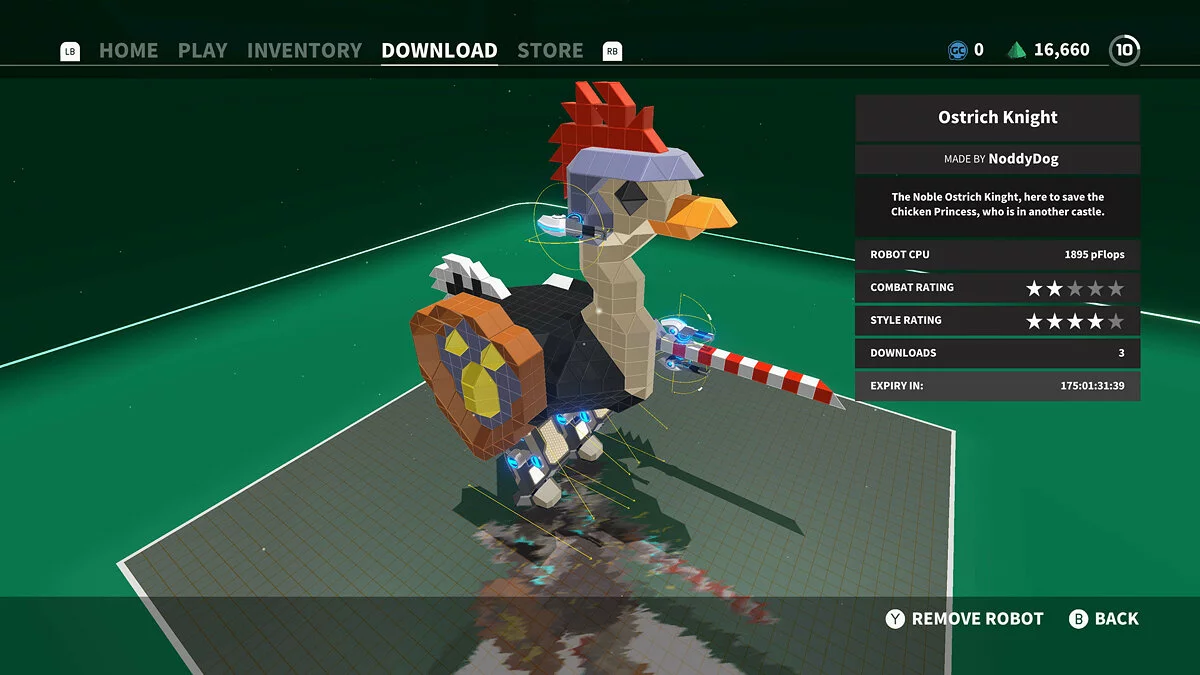The width and height of the screenshot is (1200, 675).
Task: Switch to the HOME tab
Action: [x=128, y=50]
